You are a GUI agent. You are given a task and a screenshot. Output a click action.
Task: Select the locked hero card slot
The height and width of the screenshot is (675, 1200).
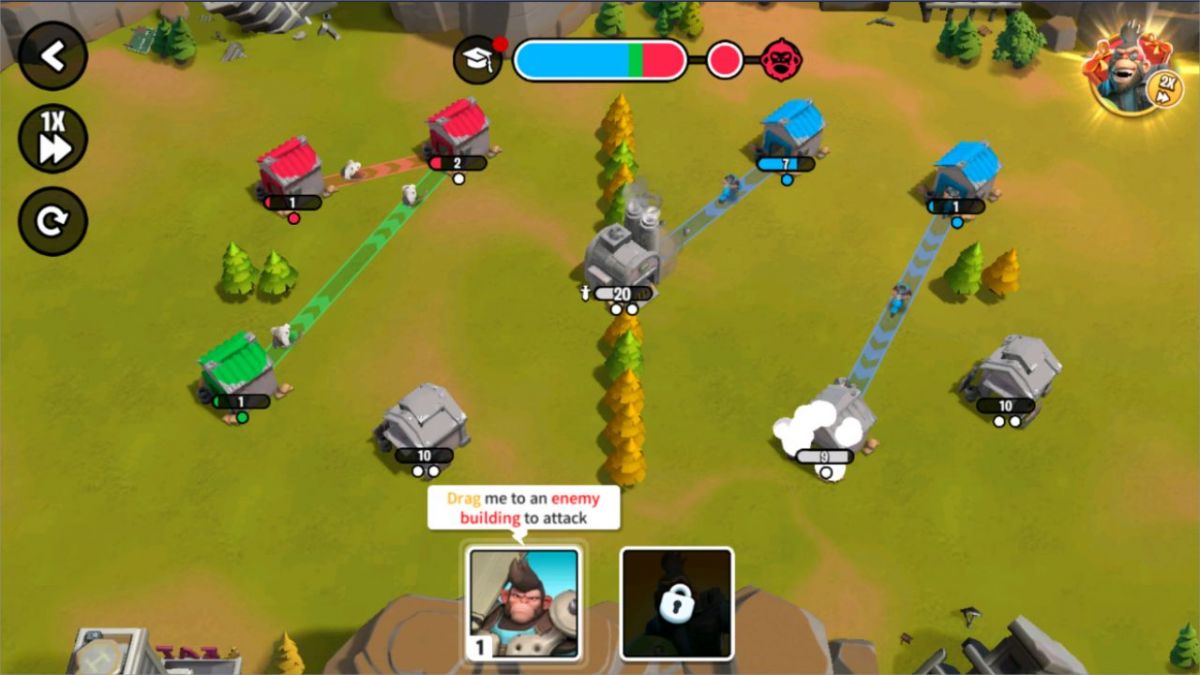(677, 604)
